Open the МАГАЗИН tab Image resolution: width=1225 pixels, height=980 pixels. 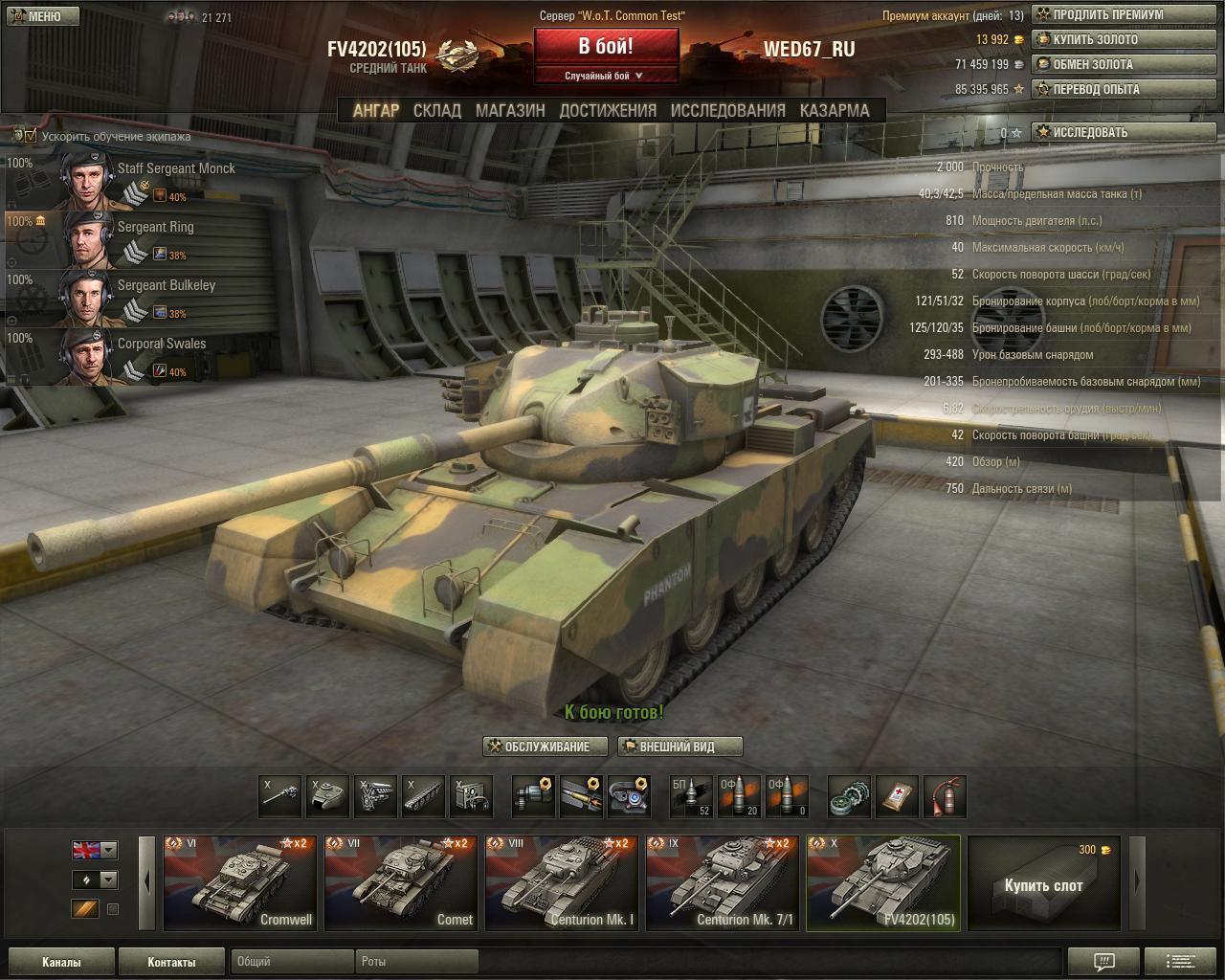pos(510,110)
